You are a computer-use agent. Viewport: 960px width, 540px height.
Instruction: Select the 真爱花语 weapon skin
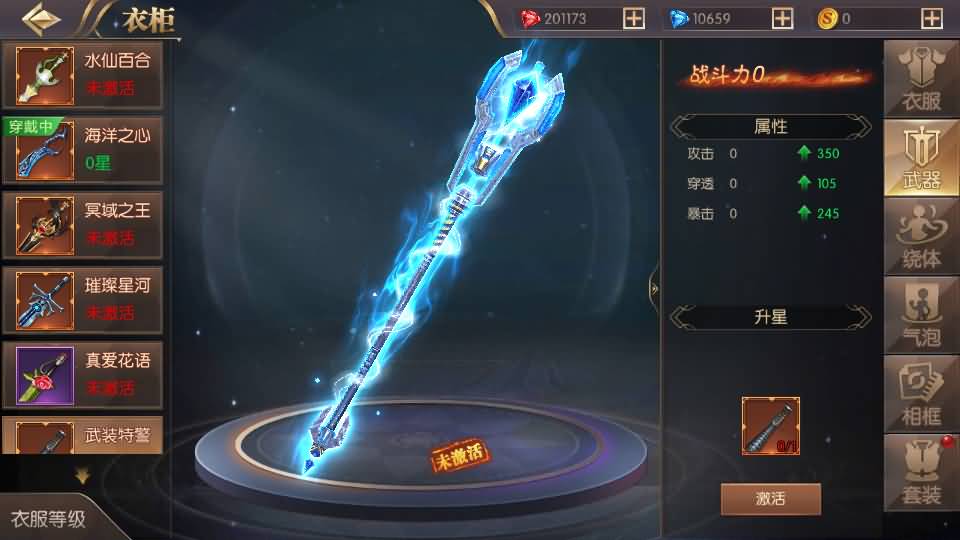tap(84, 373)
